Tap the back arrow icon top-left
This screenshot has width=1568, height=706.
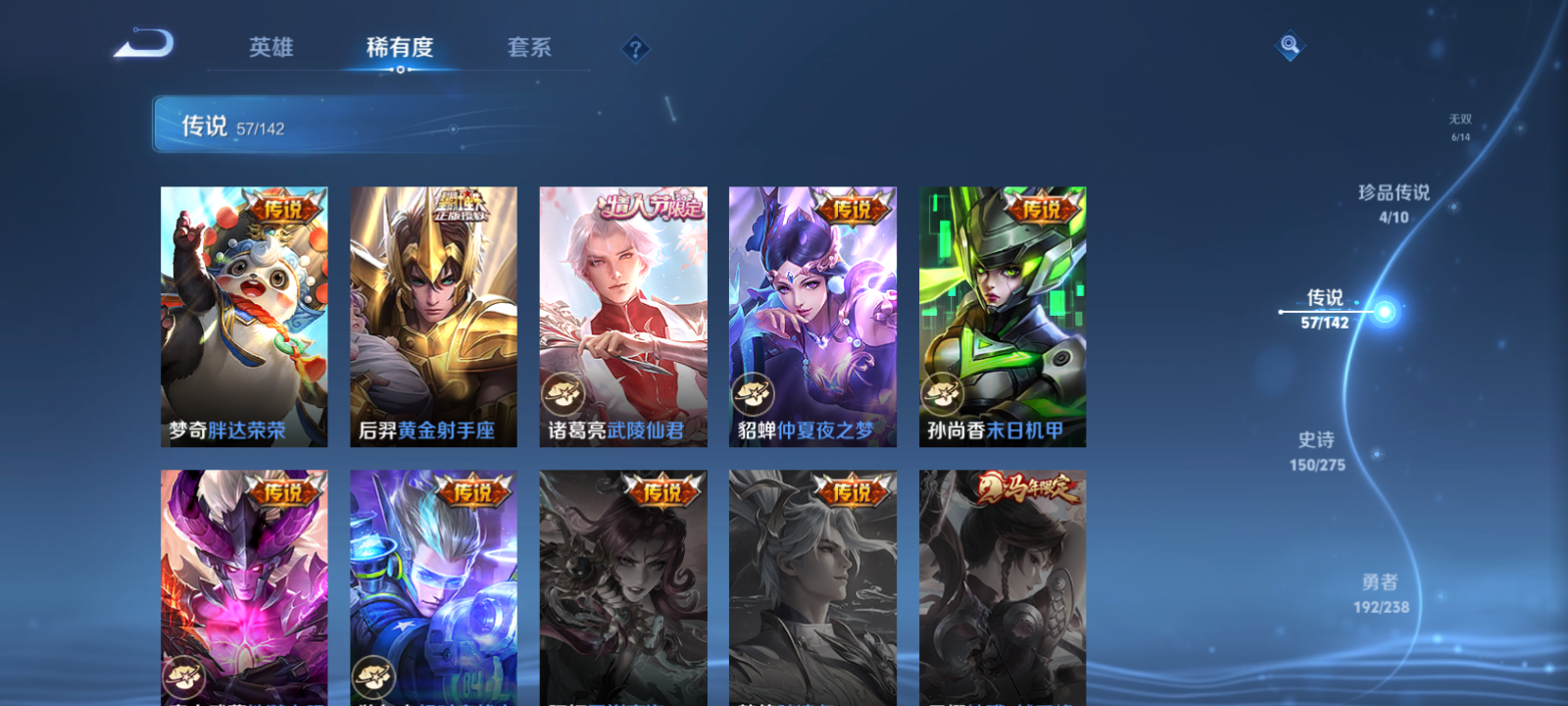(144, 42)
